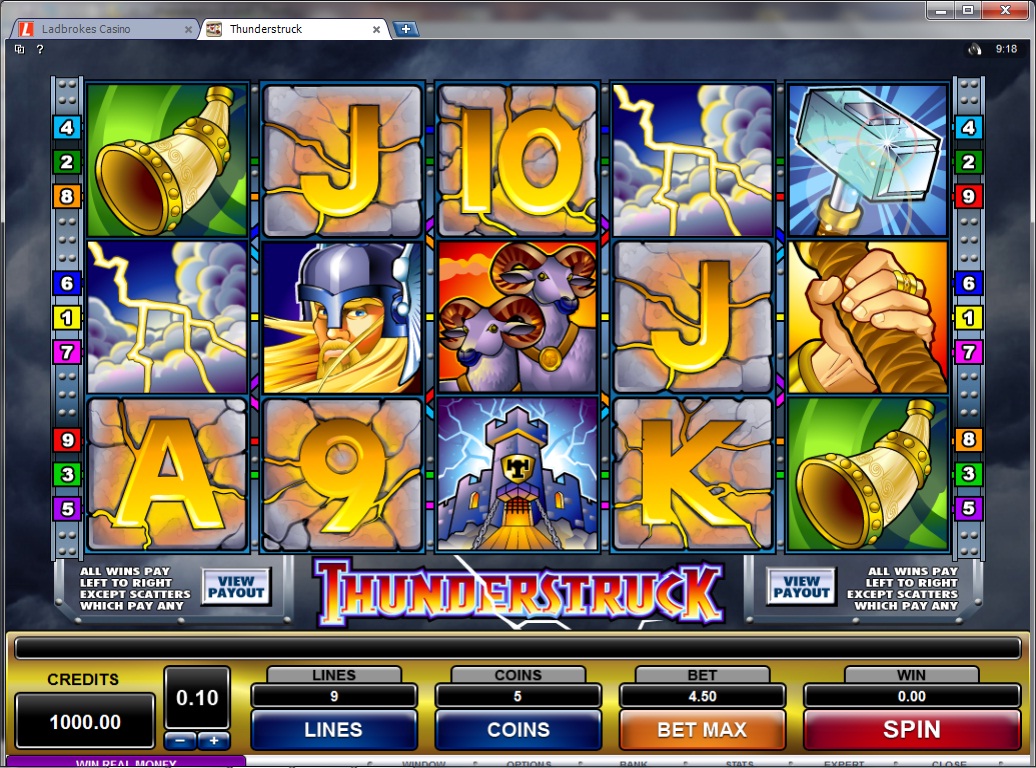
Task: Minimize the casino window
Action: tap(939, 10)
